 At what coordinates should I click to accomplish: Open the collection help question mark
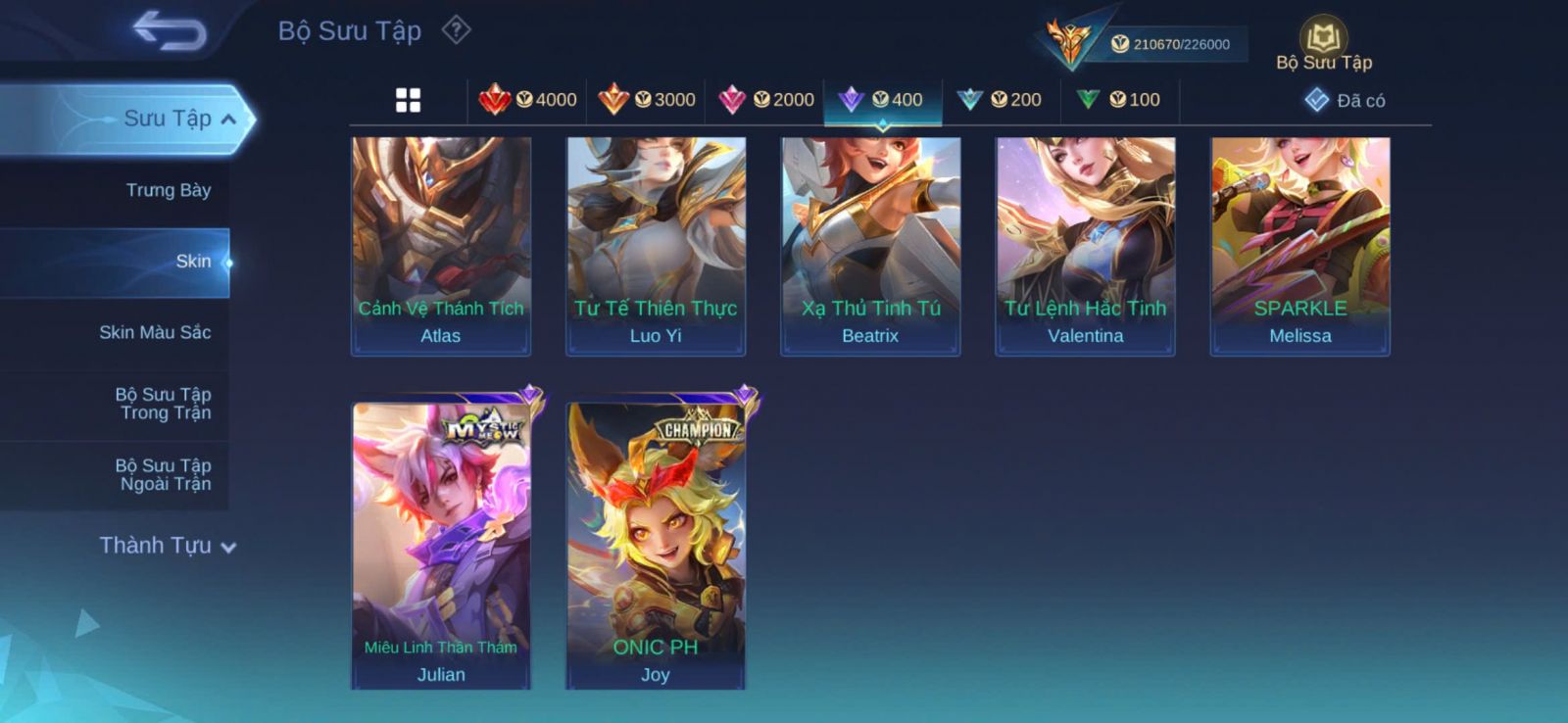[456, 30]
